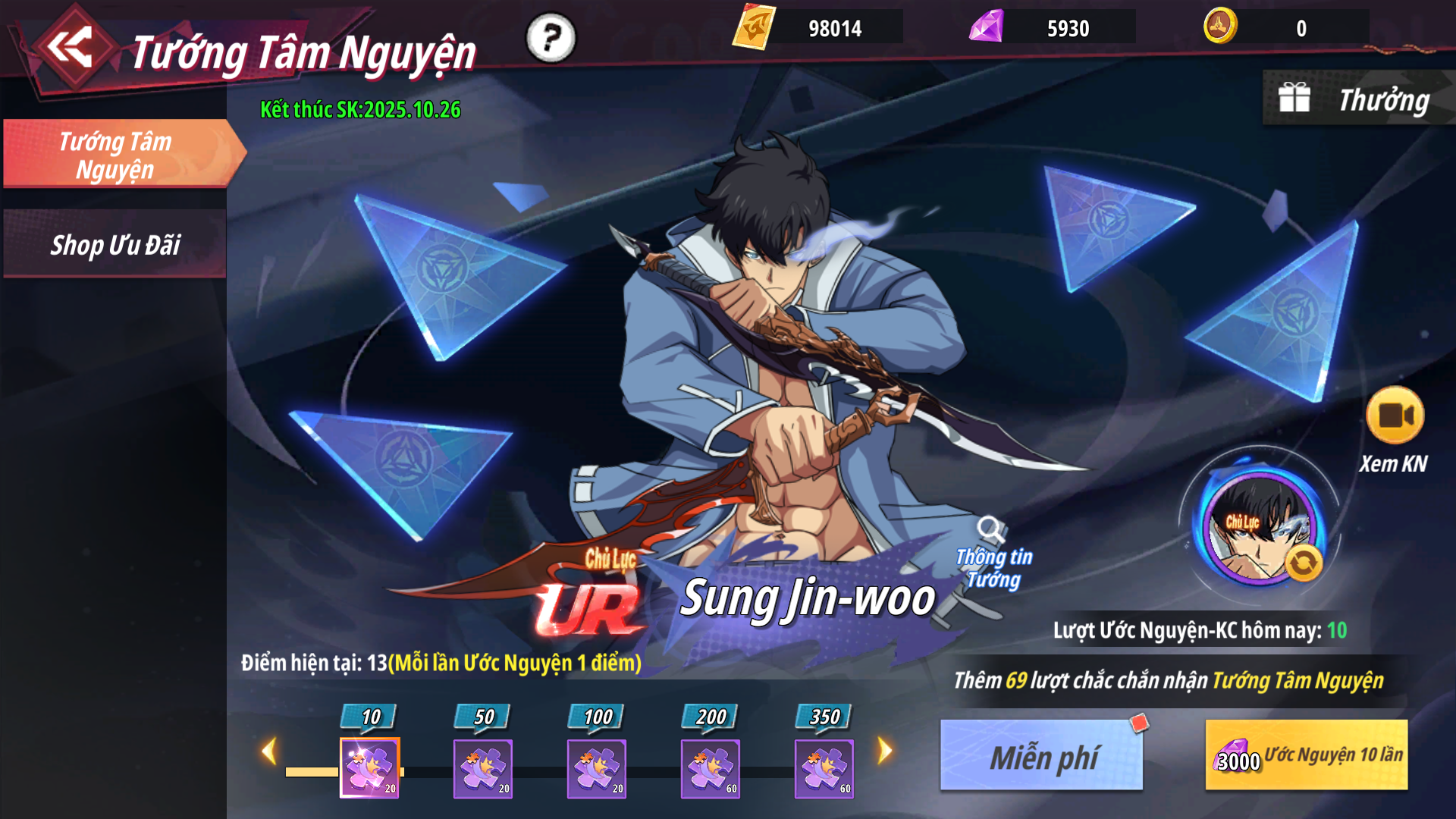This screenshot has width=1456, height=819.
Task: Show previous milestone rewards with left arrow
Action: (268, 752)
